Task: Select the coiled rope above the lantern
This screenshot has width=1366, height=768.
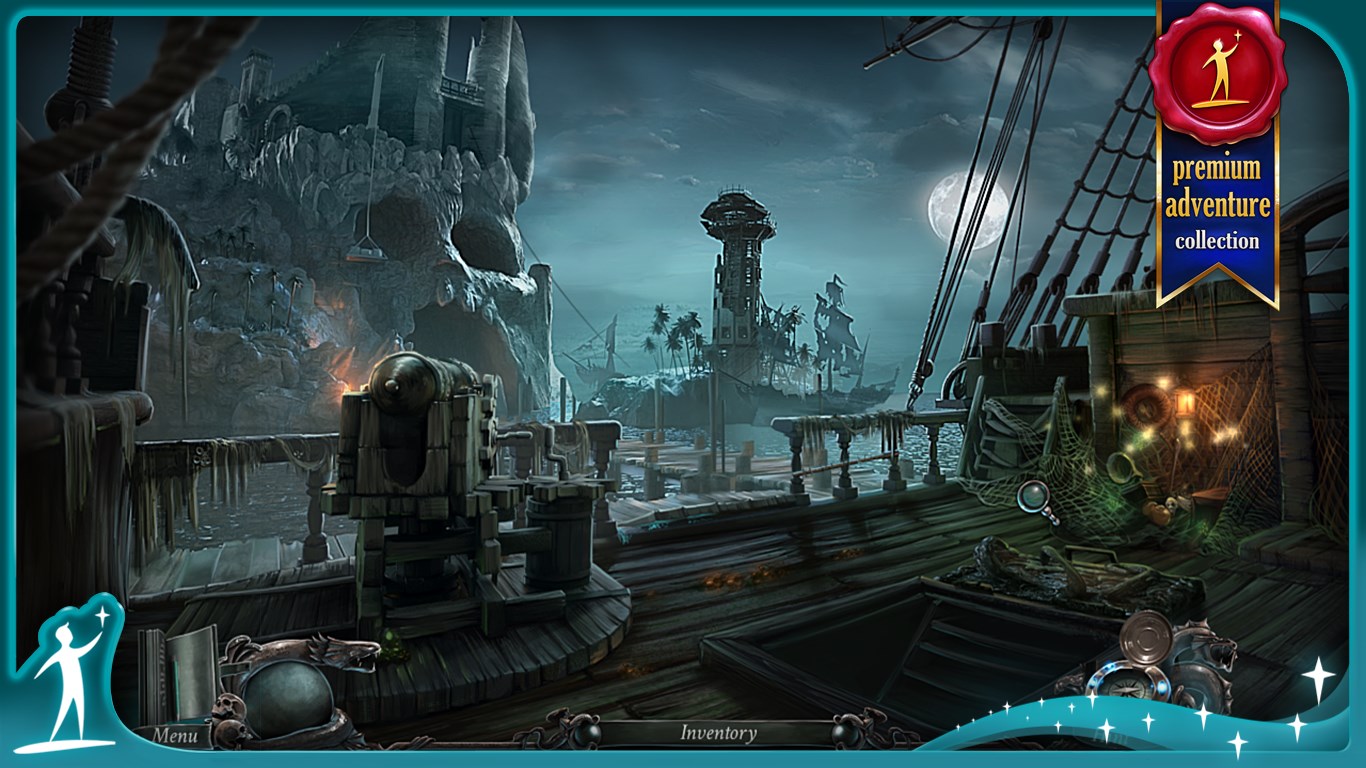Action: coord(1145,407)
